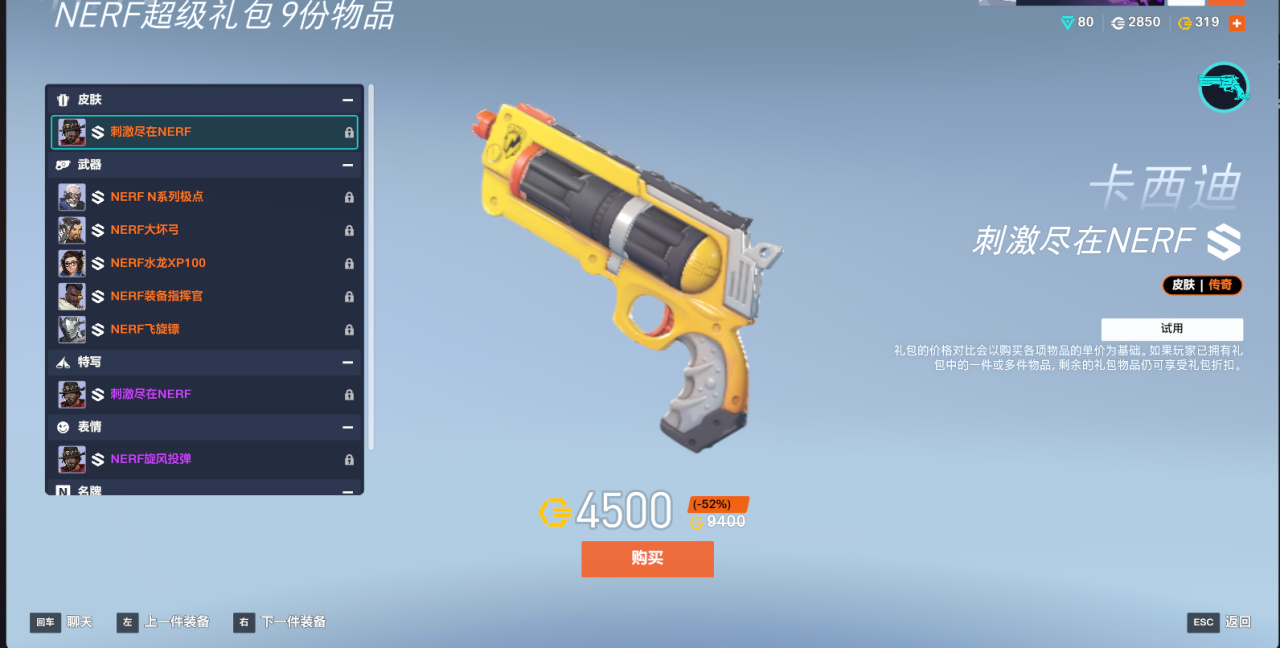Image resolution: width=1280 pixels, height=648 pixels.
Task: Choose the NERF旋风投弹 emote item
Action: click(x=204, y=459)
